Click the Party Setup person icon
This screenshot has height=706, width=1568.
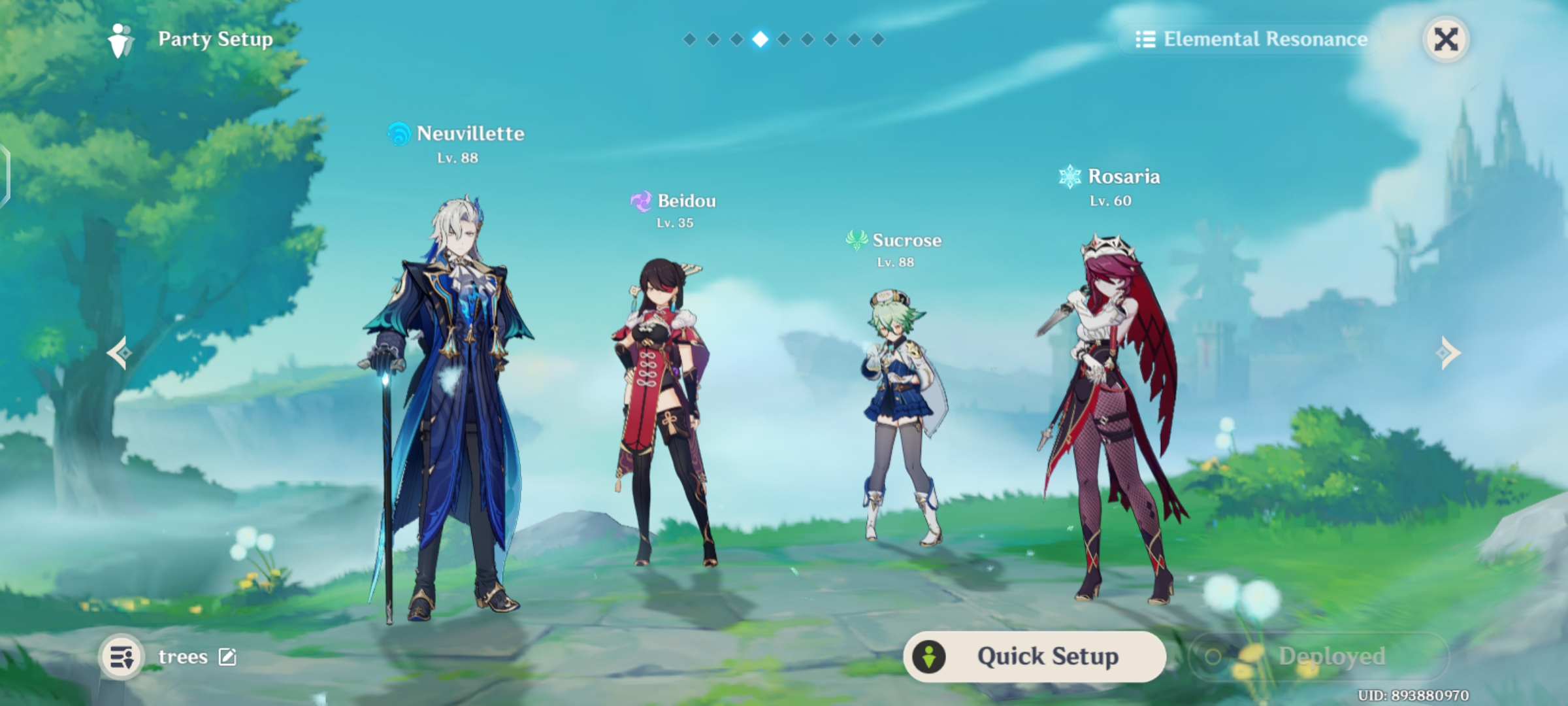(120, 38)
